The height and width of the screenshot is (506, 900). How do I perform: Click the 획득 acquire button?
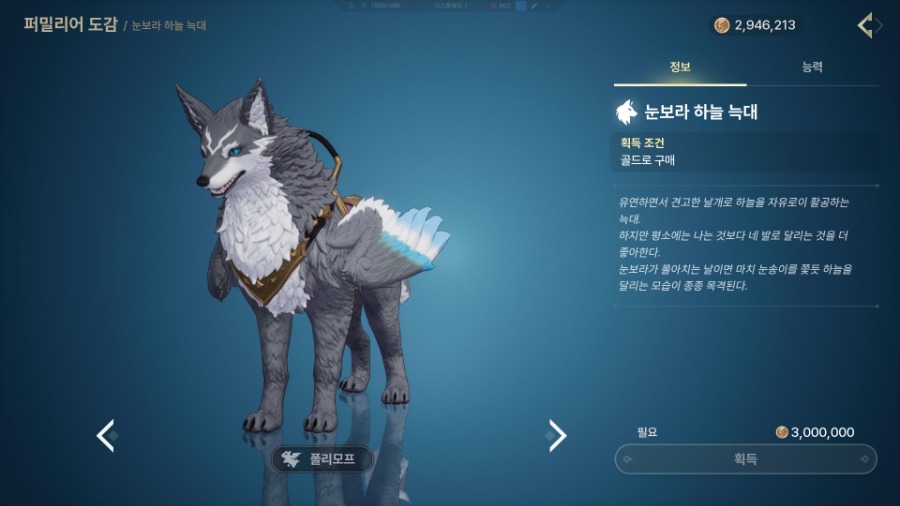pos(745,459)
